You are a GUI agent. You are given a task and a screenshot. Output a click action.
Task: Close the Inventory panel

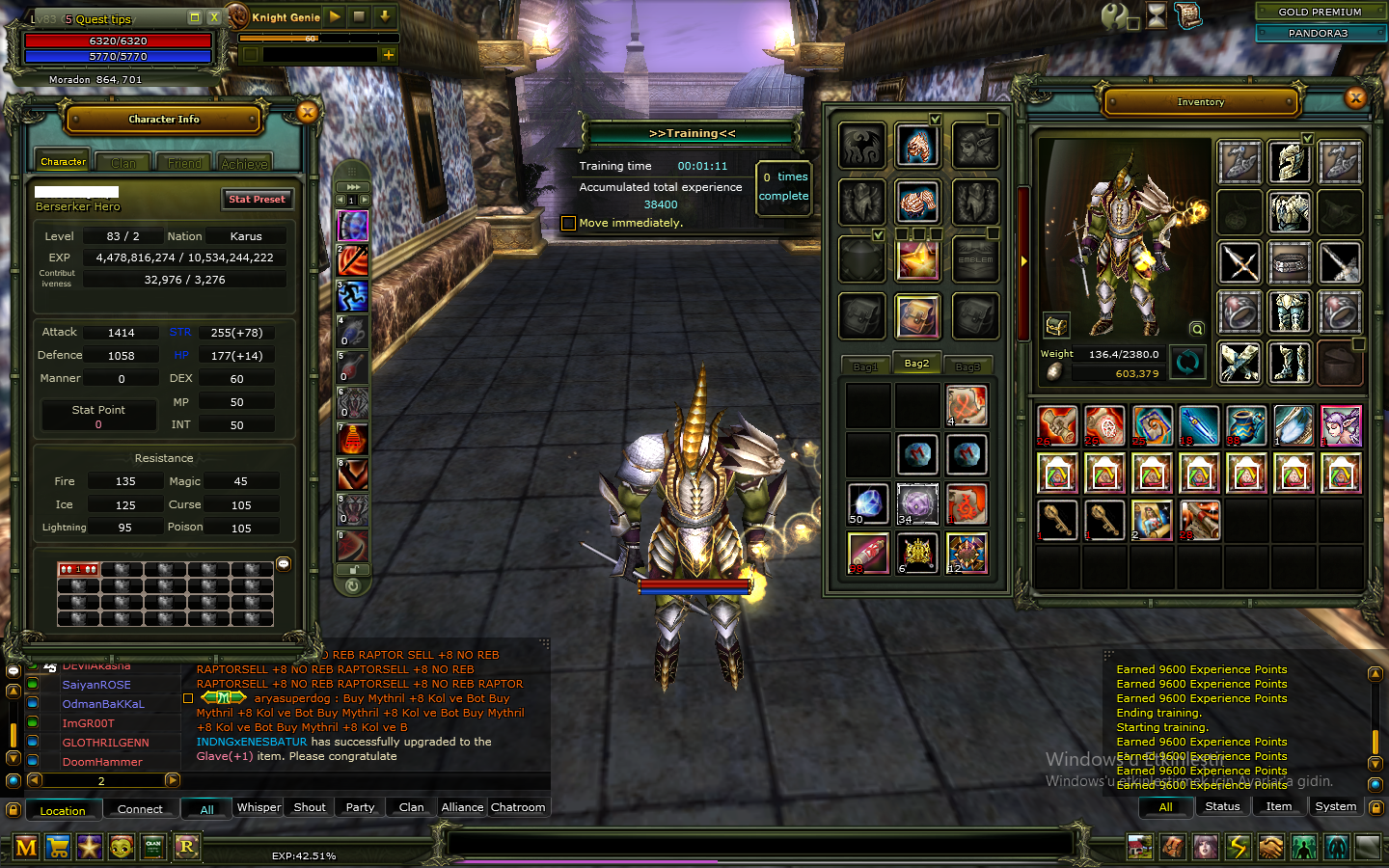pyautogui.click(x=1355, y=97)
